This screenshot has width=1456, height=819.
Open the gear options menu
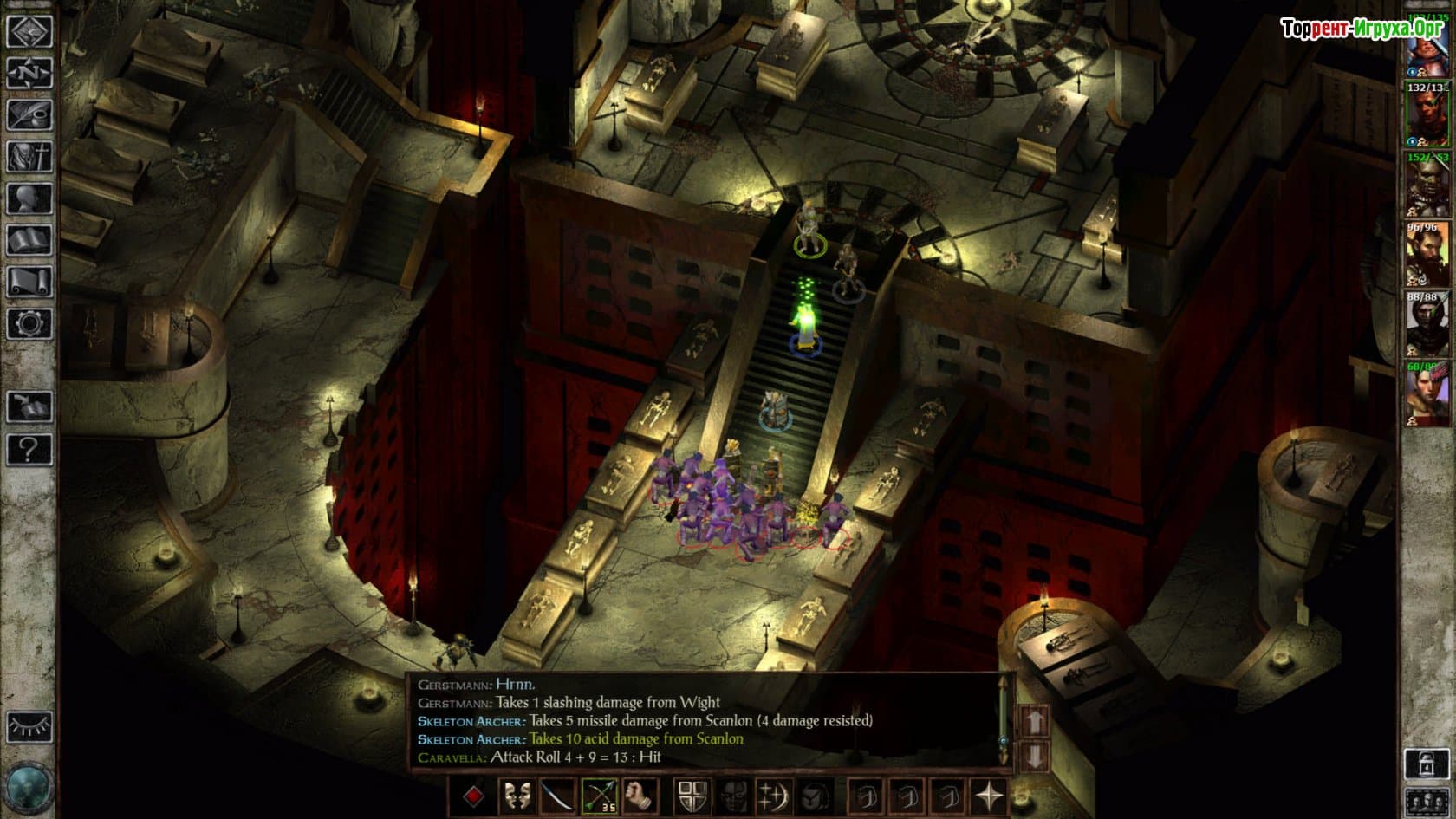[29, 323]
